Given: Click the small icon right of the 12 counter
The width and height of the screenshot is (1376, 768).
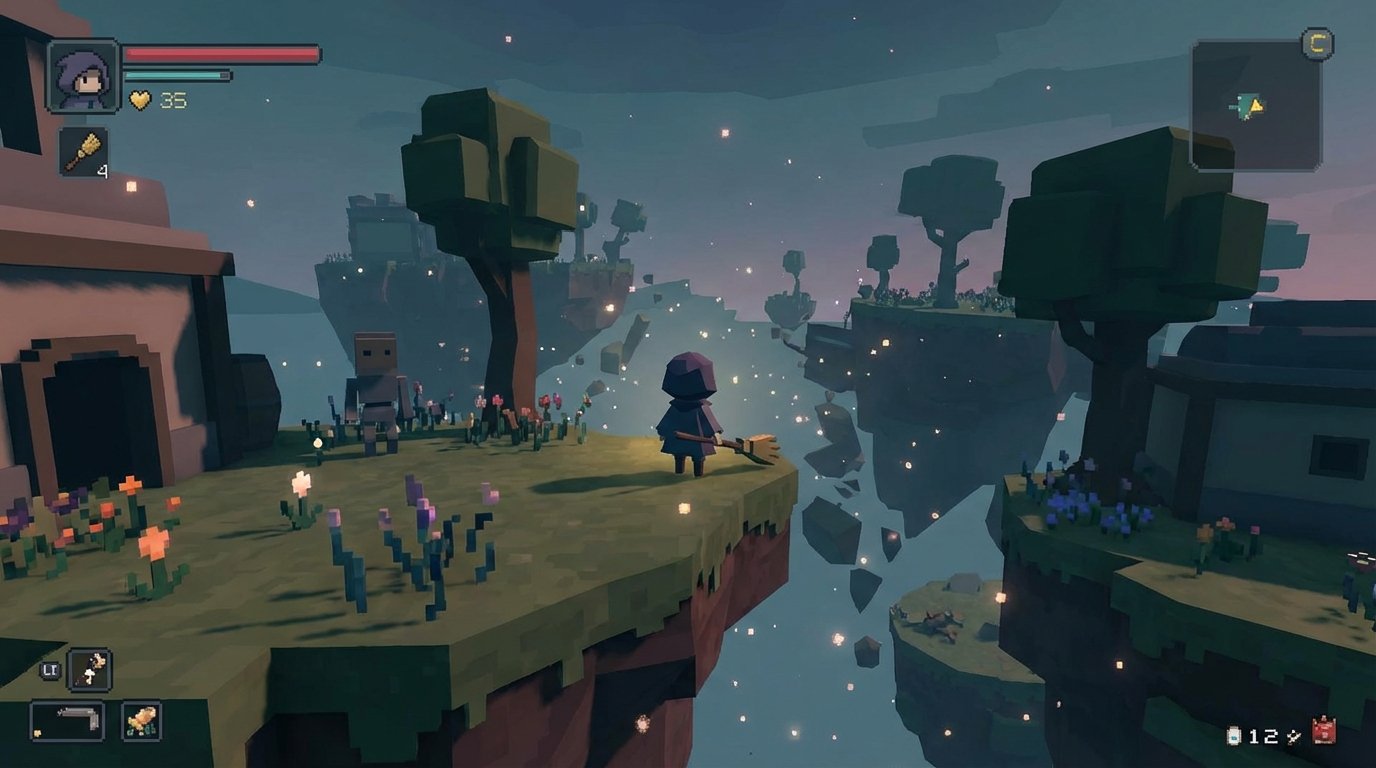Looking at the screenshot, I should pos(1292,735).
